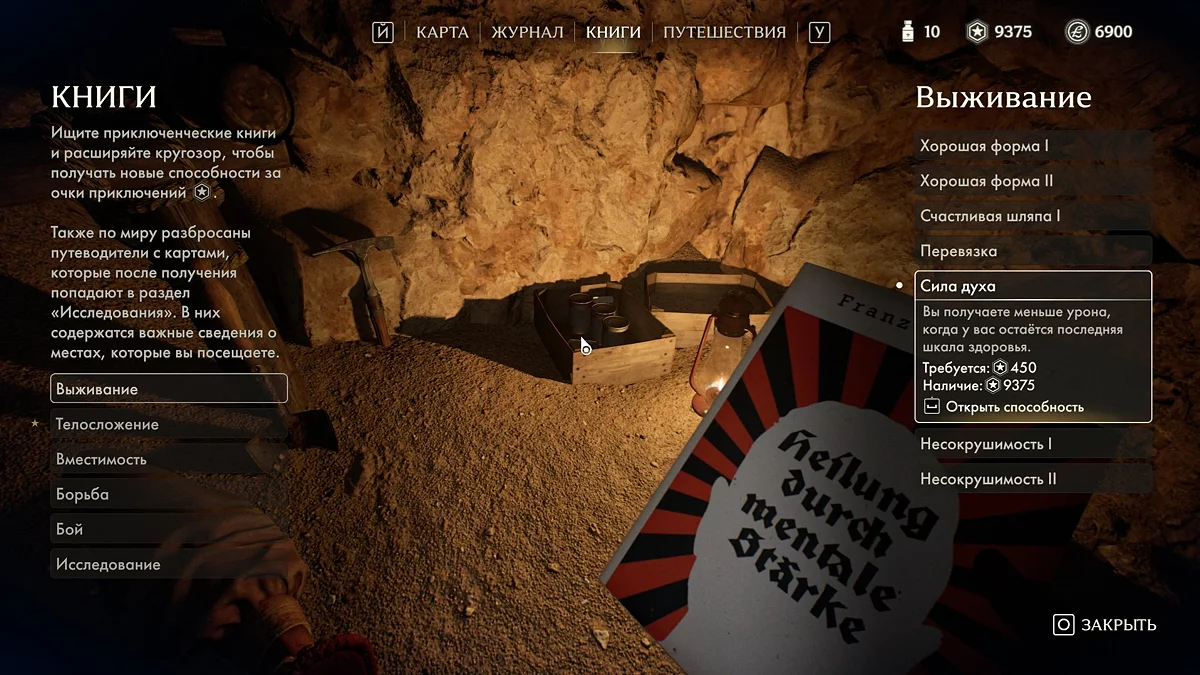Open the Телосложение category

(168, 424)
